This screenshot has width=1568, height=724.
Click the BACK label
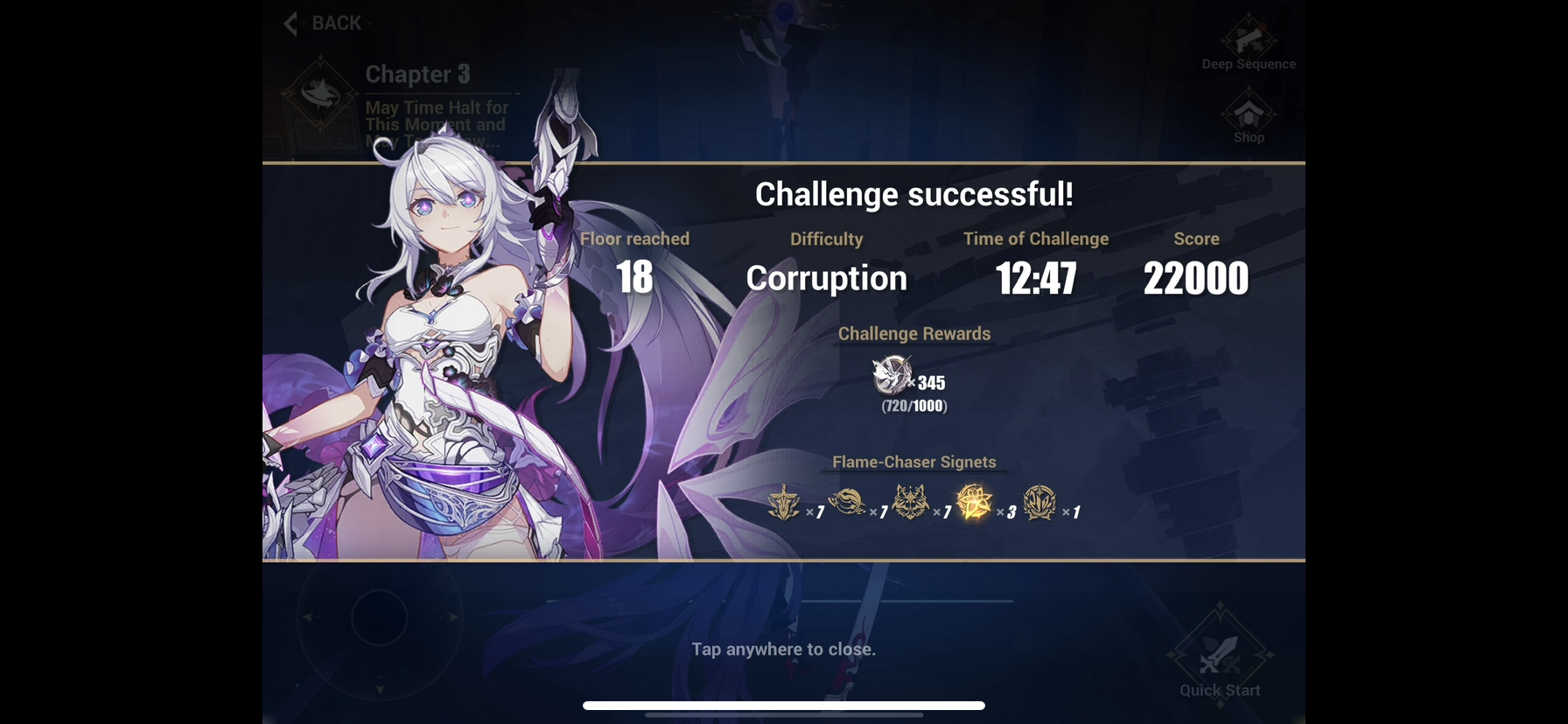pyautogui.click(x=338, y=23)
